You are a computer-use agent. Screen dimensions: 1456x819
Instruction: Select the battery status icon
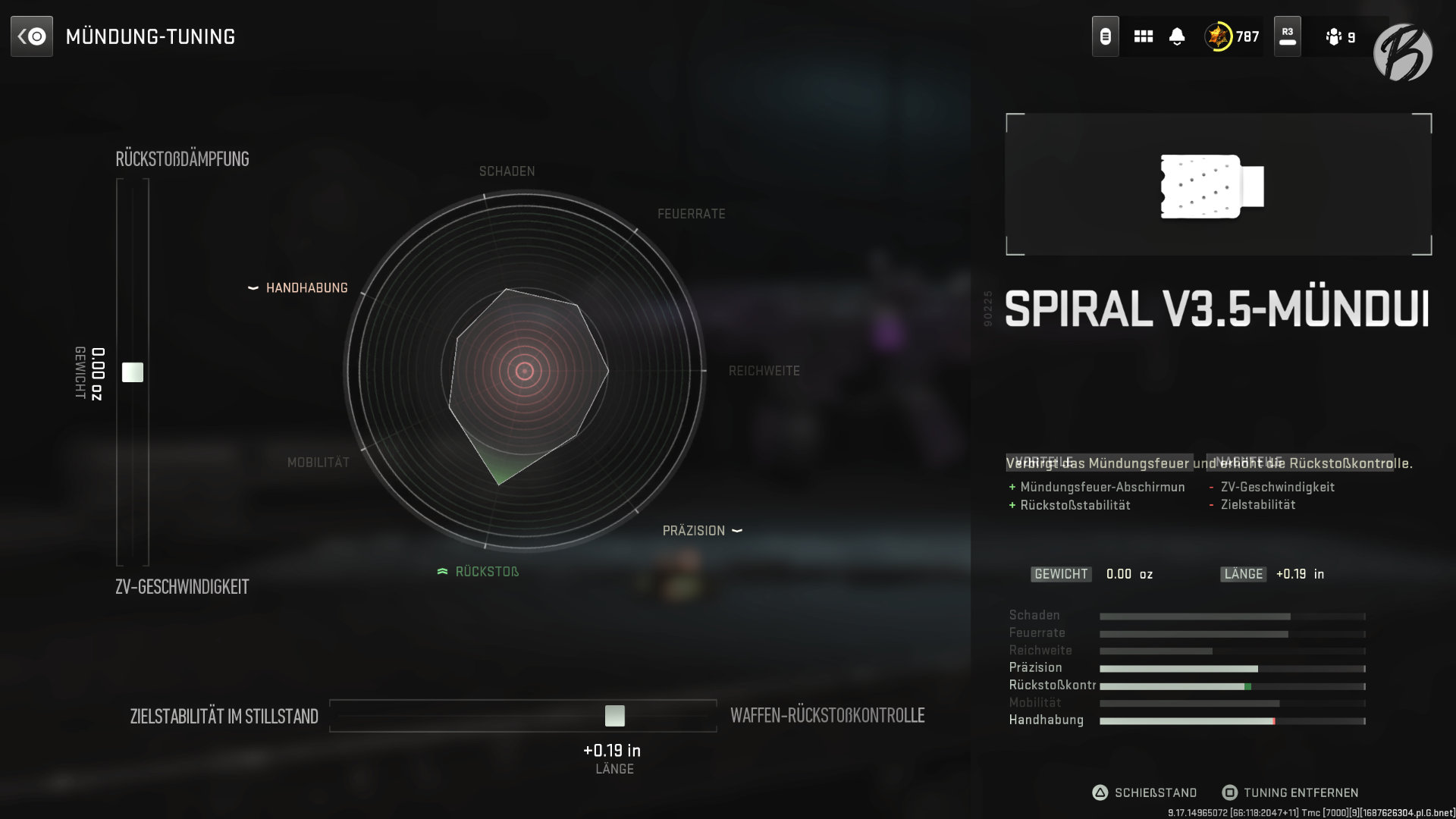(1104, 36)
